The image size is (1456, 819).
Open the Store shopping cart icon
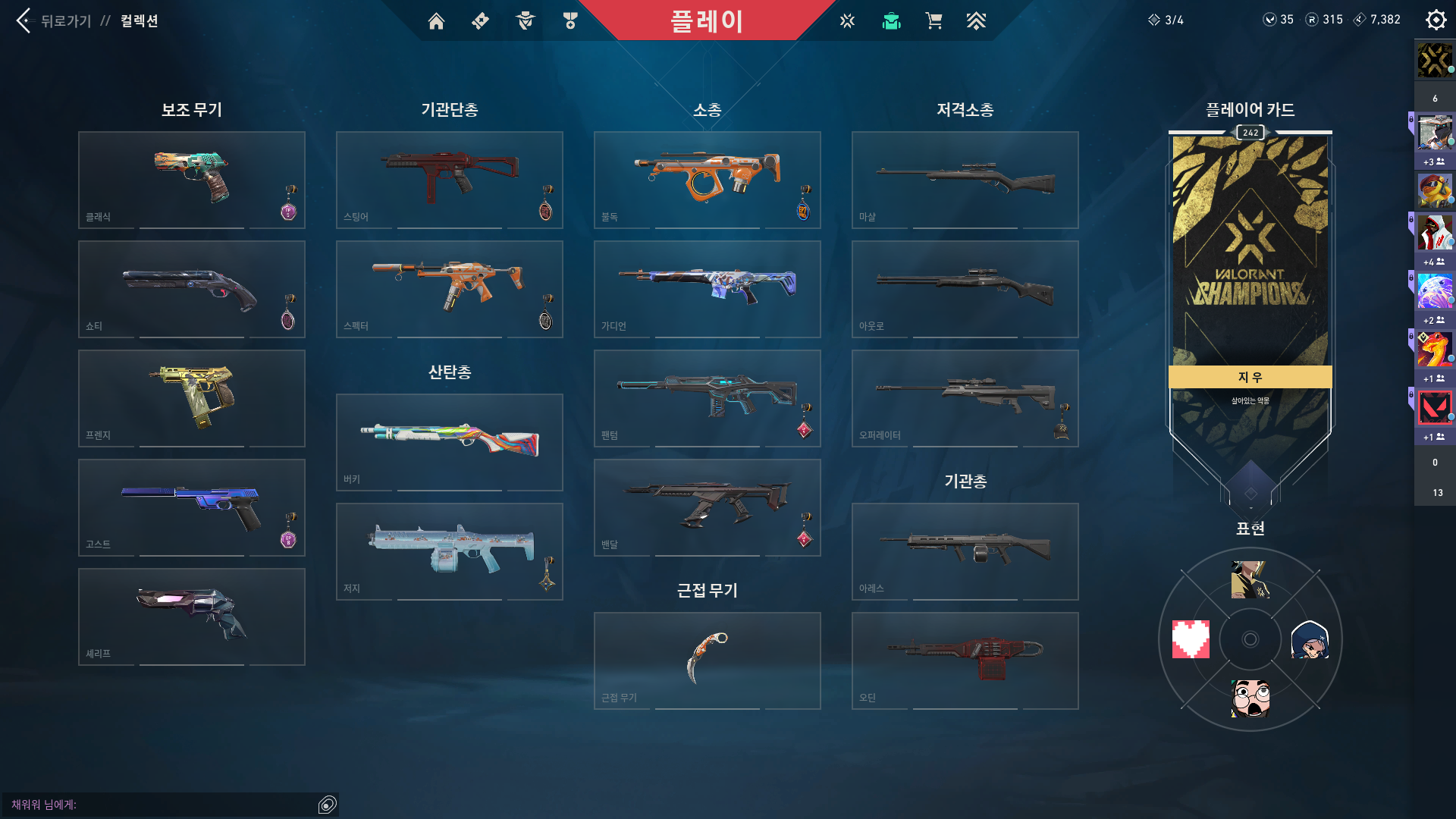pyautogui.click(x=934, y=20)
